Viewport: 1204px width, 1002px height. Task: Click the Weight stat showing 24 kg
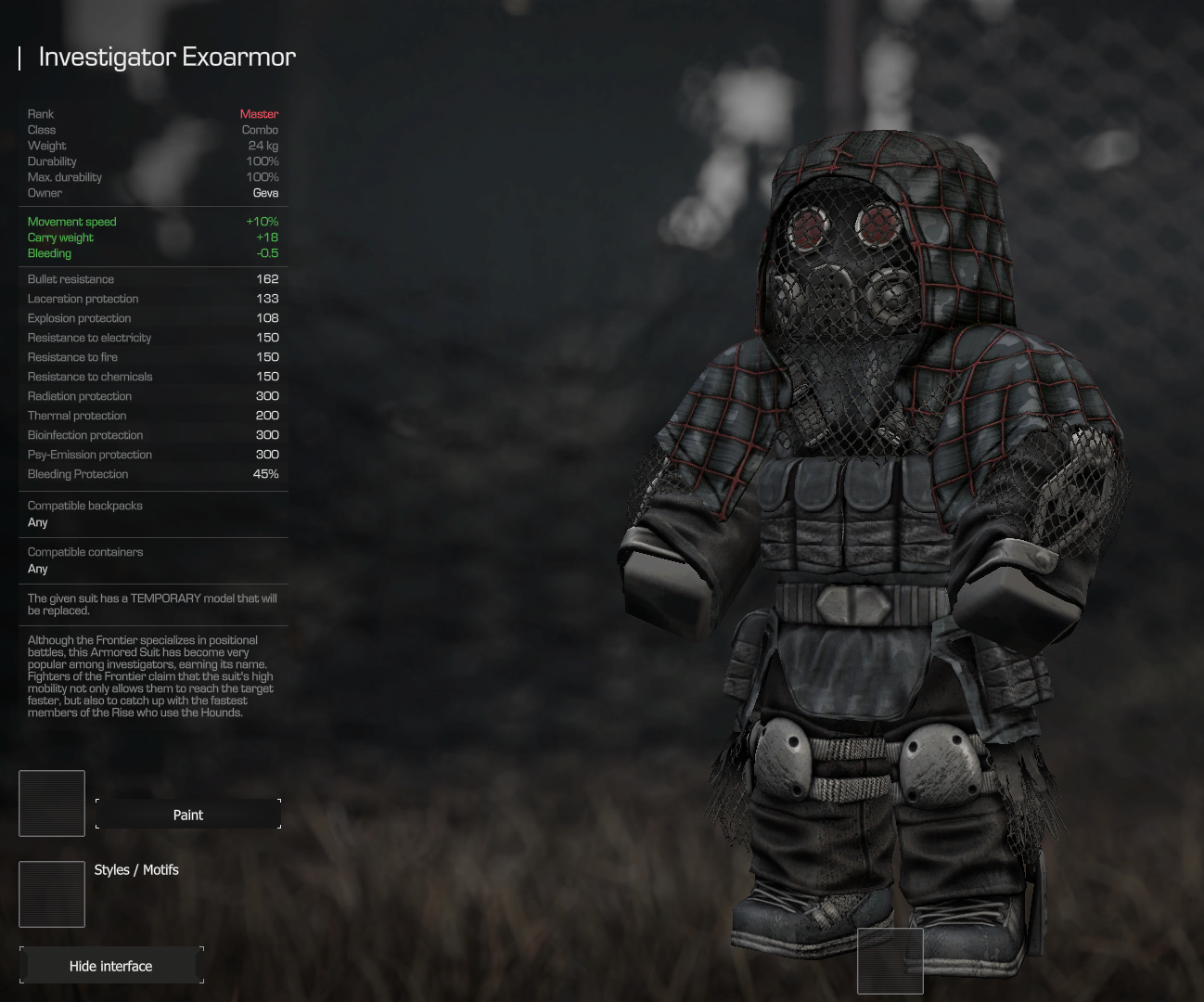pyautogui.click(x=263, y=145)
